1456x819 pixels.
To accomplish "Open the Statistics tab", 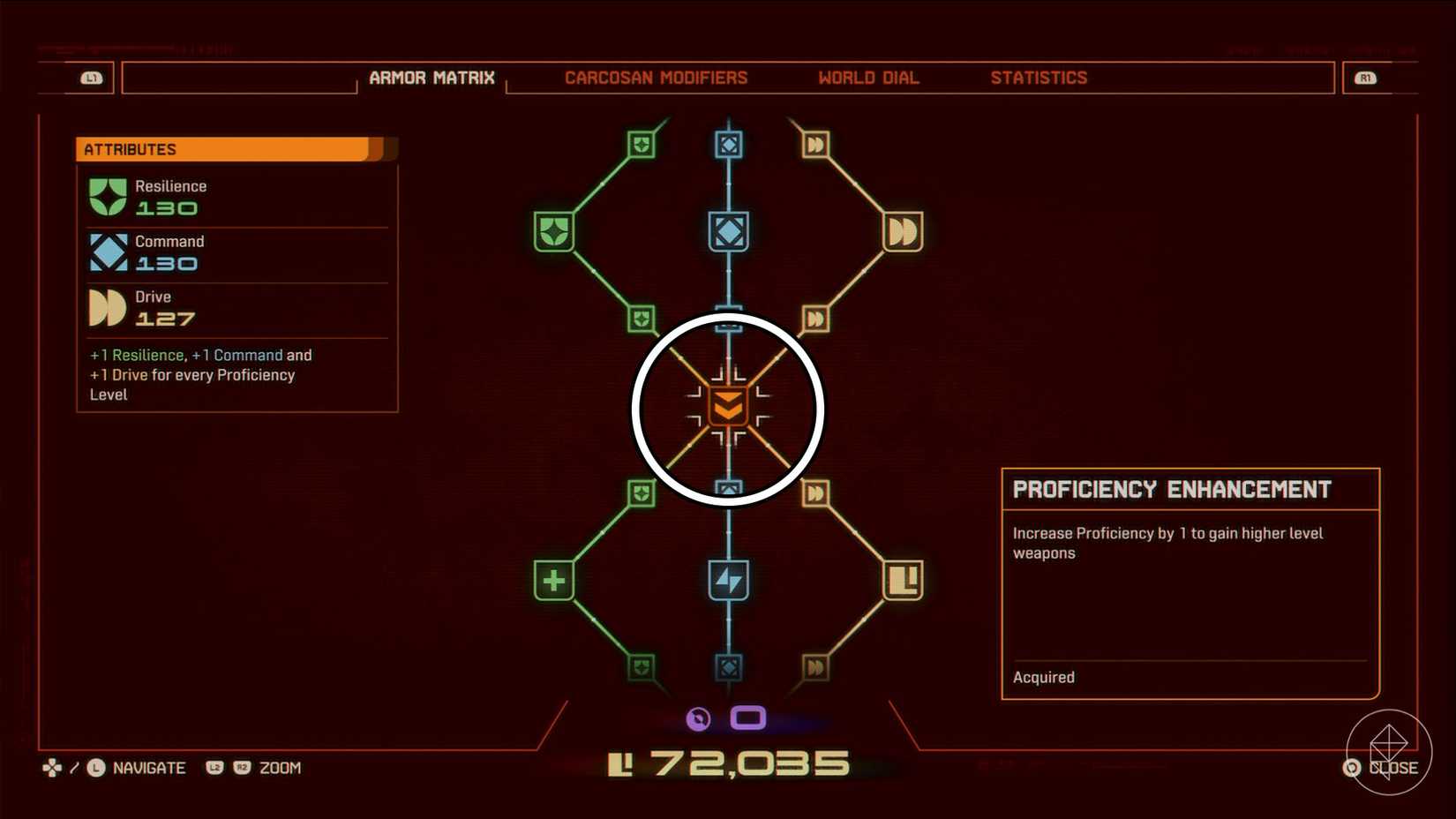I will pyautogui.click(x=1039, y=78).
